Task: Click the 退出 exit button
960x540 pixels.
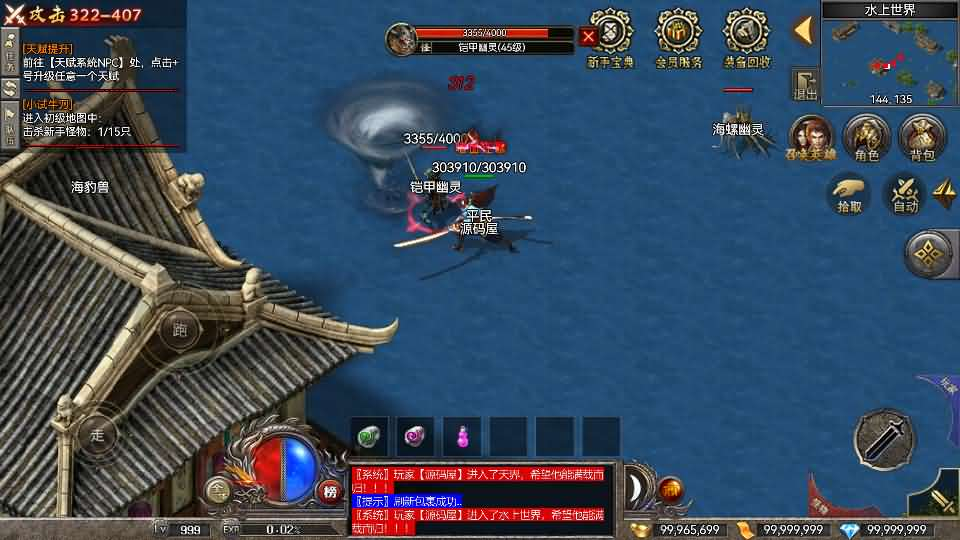Action: pyautogui.click(x=804, y=84)
